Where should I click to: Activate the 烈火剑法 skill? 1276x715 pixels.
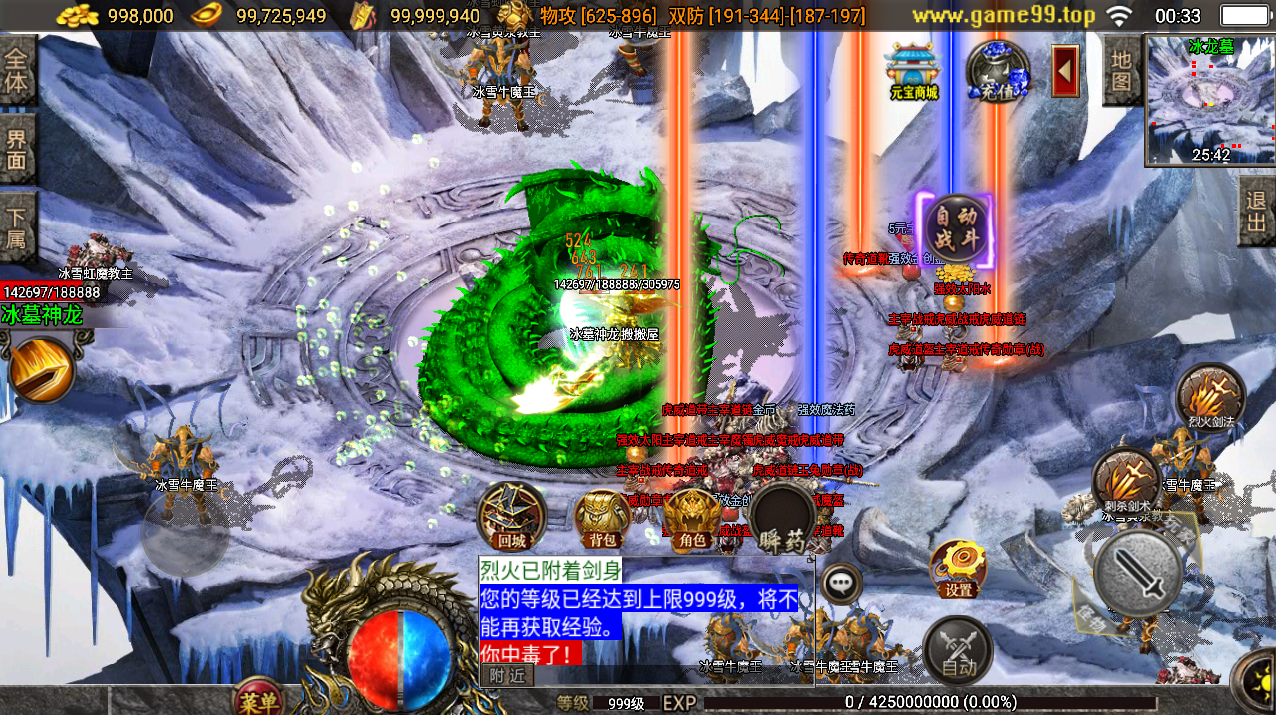pyautogui.click(x=1210, y=397)
